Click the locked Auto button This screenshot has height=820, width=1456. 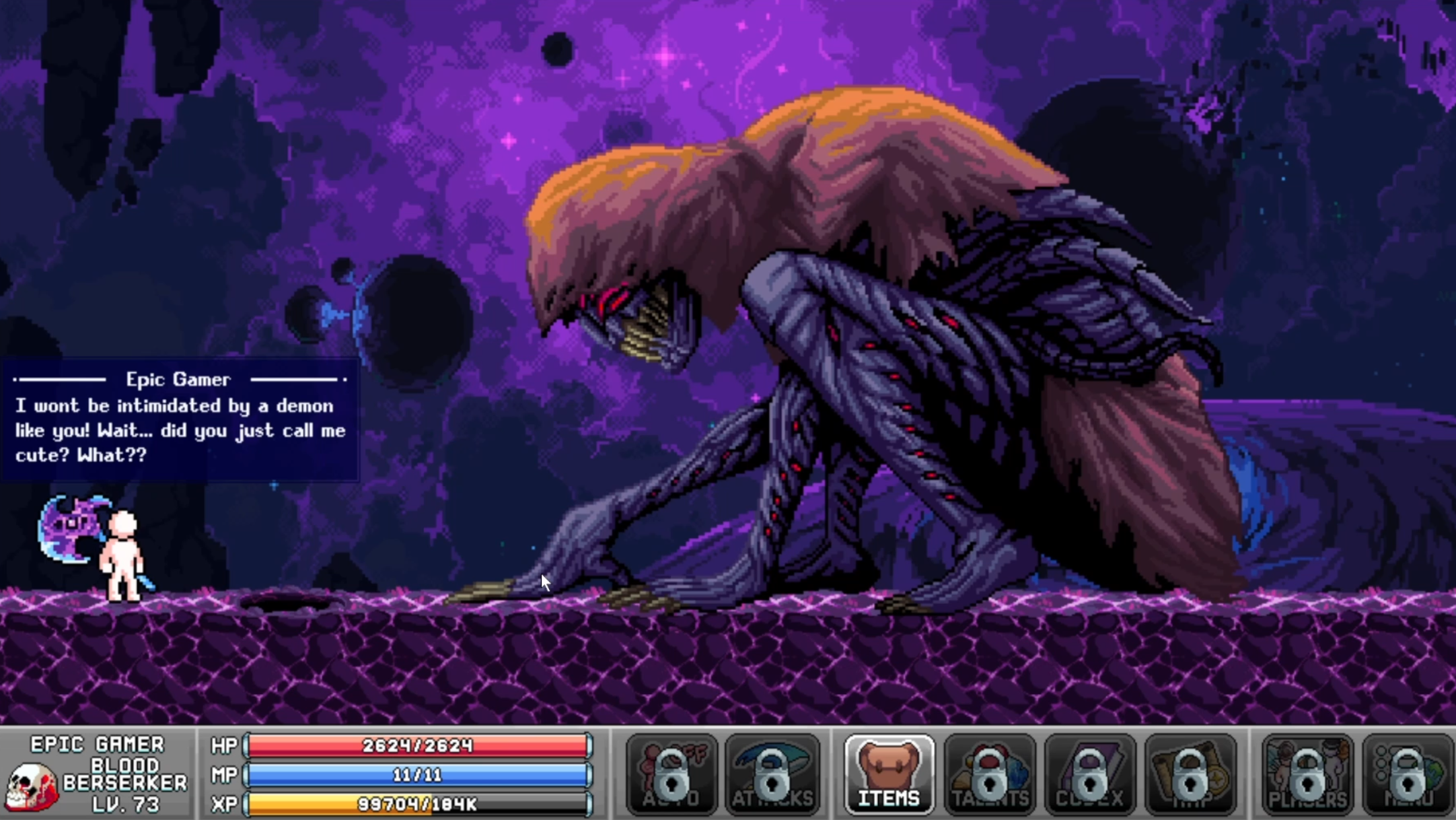671,775
